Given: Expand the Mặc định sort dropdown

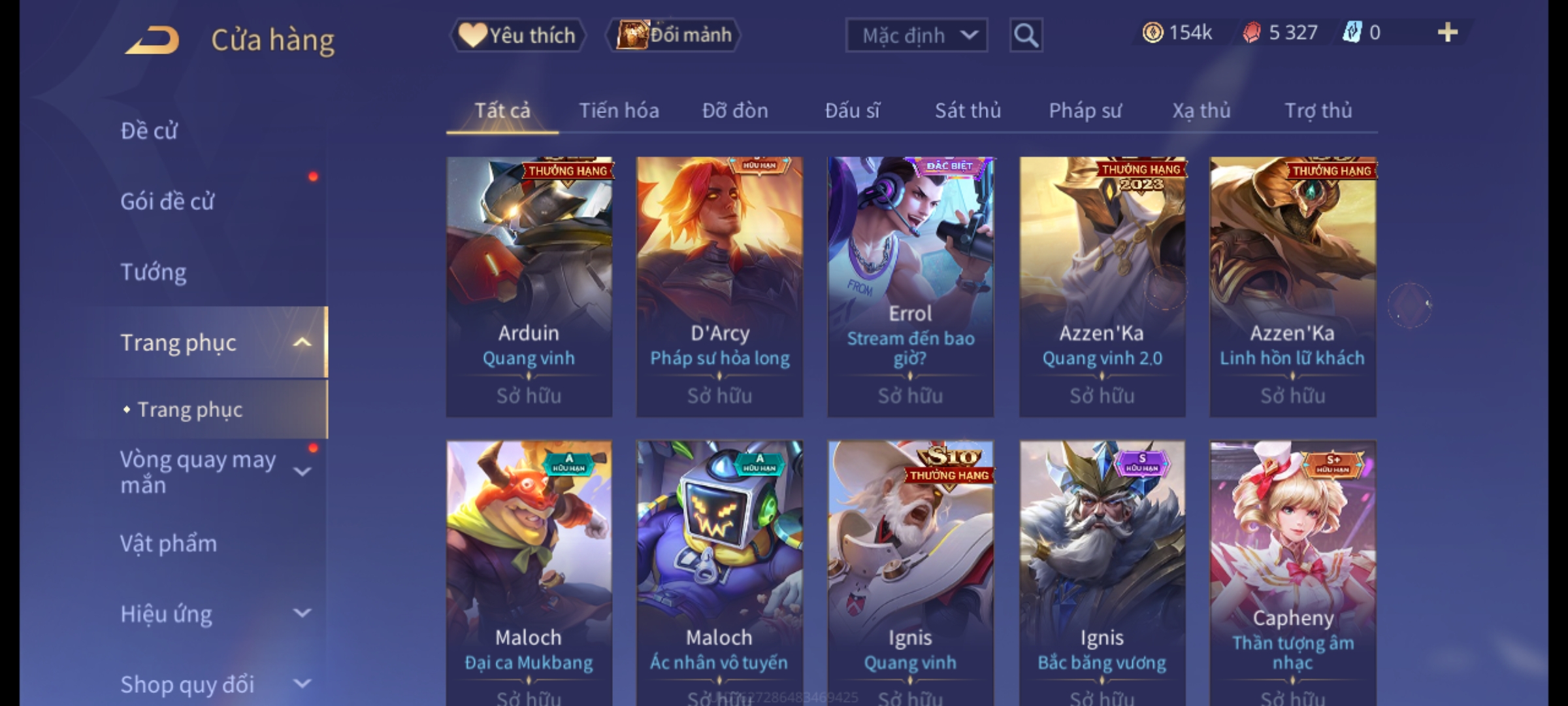Looking at the screenshot, I should [x=916, y=35].
